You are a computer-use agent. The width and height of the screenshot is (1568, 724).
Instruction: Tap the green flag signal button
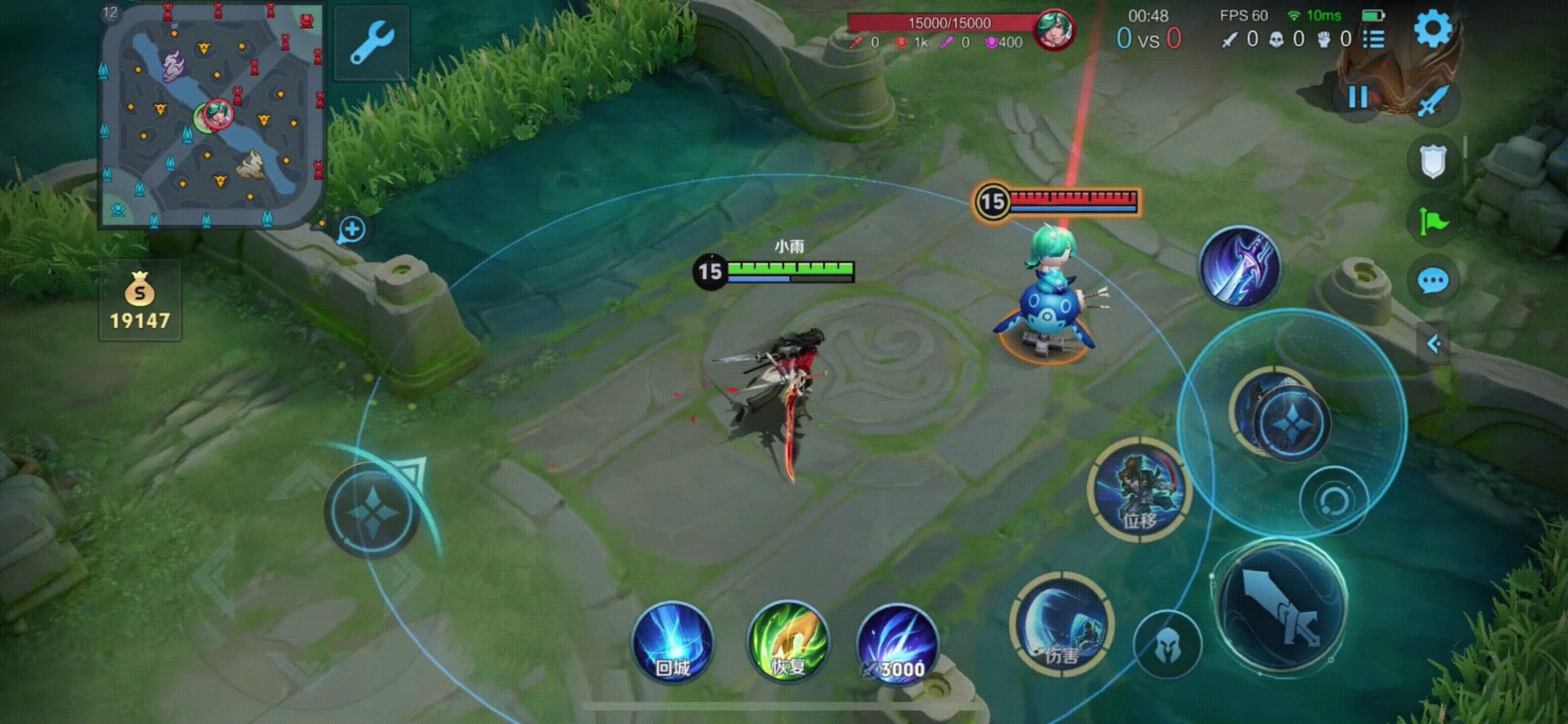click(1433, 221)
